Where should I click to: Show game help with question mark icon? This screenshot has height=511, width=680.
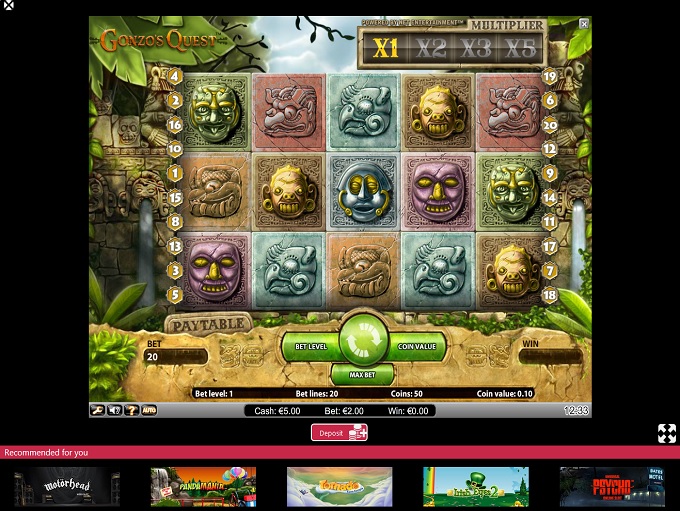coord(131,410)
